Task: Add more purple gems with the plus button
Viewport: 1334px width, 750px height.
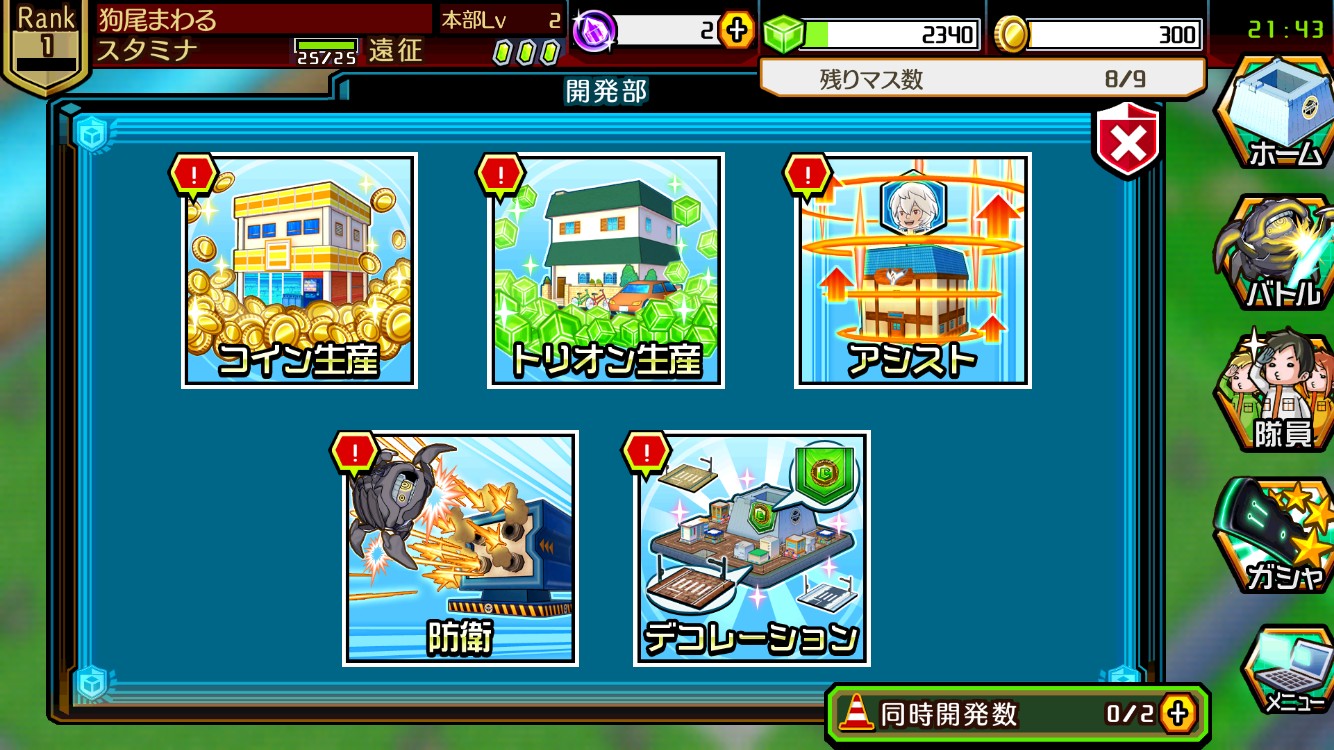Action: coord(737,31)
